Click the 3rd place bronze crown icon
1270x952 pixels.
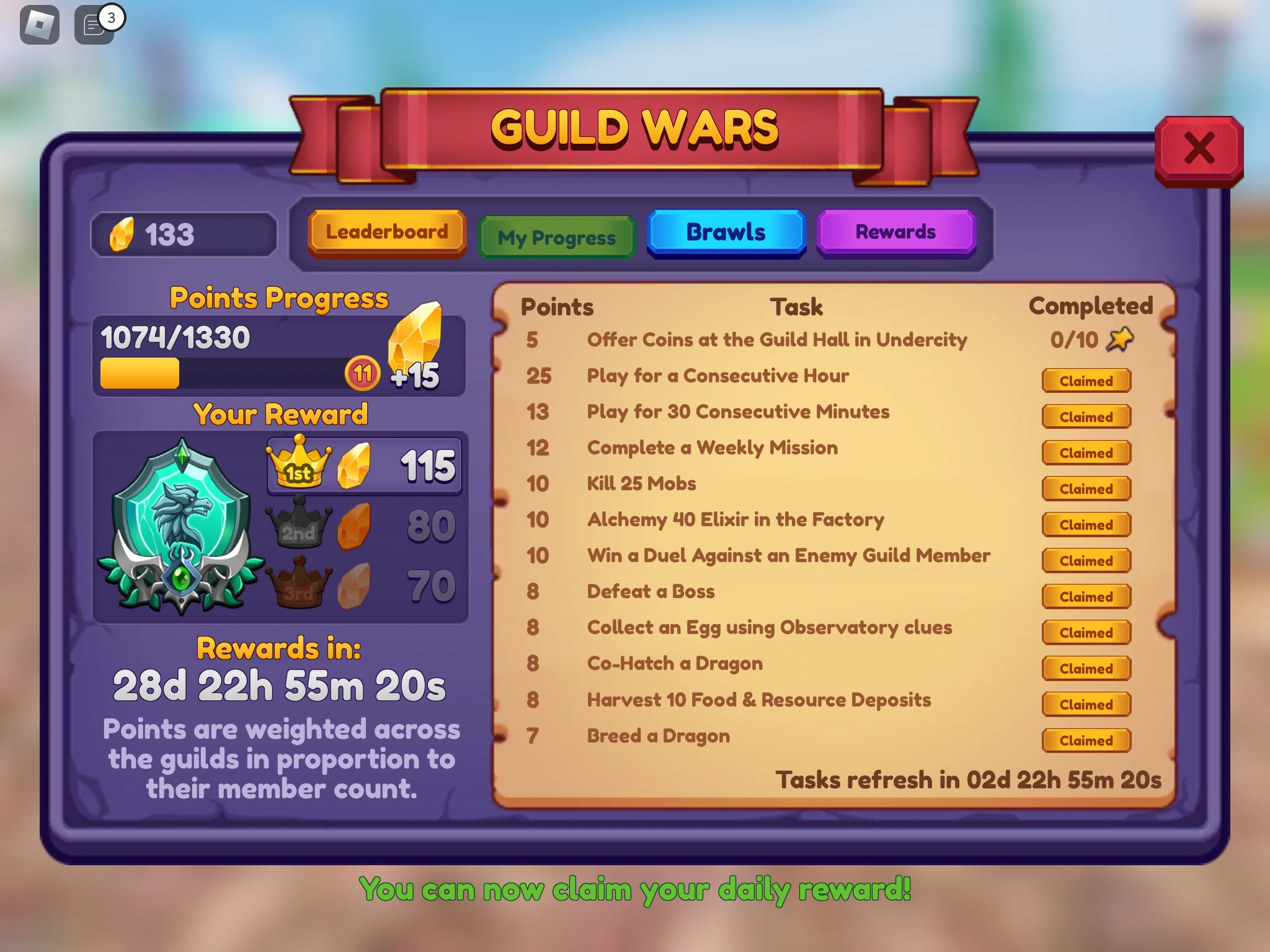coord(300,583)
